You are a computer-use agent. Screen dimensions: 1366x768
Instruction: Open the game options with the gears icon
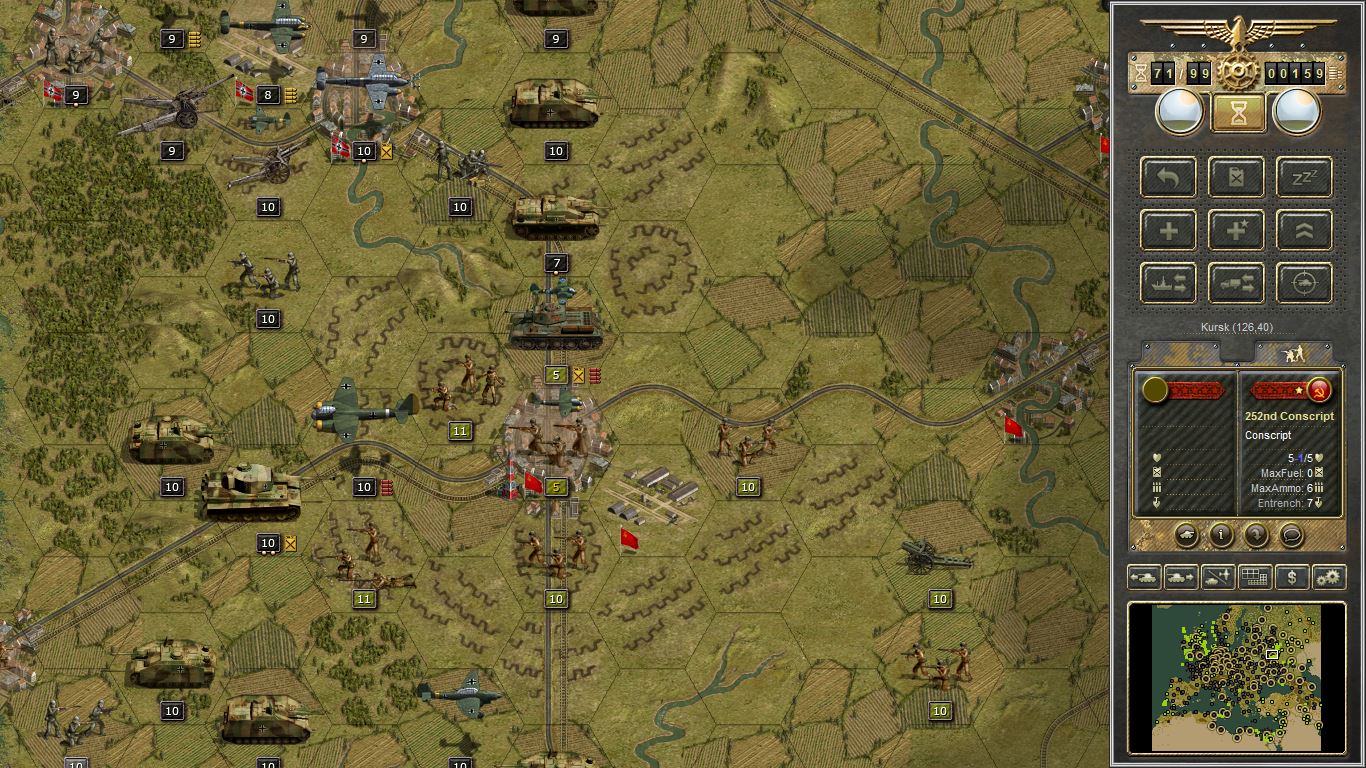click(x=1330, y=577)
